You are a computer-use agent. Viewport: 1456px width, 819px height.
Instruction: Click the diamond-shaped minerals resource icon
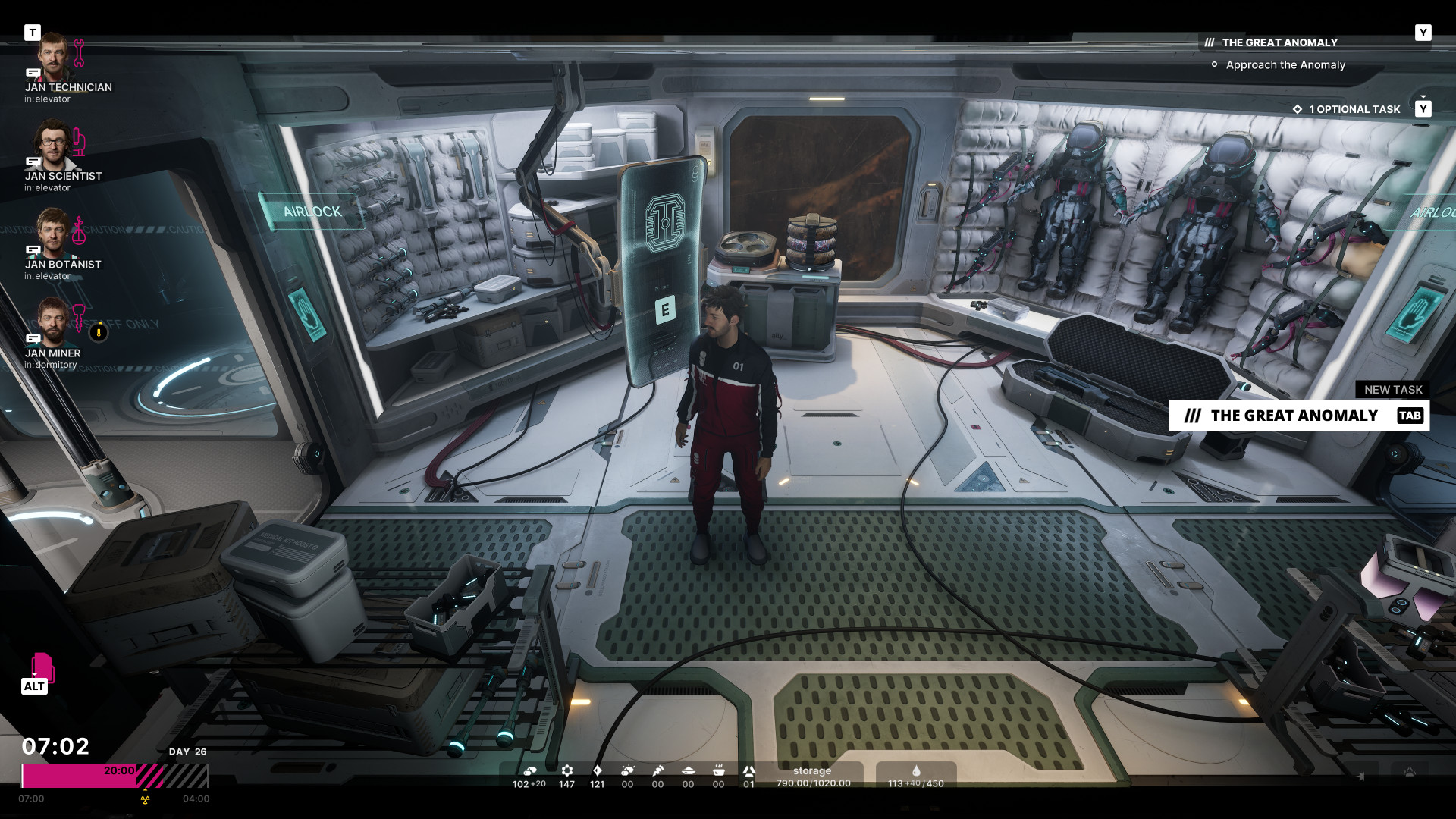click(598, 771)
